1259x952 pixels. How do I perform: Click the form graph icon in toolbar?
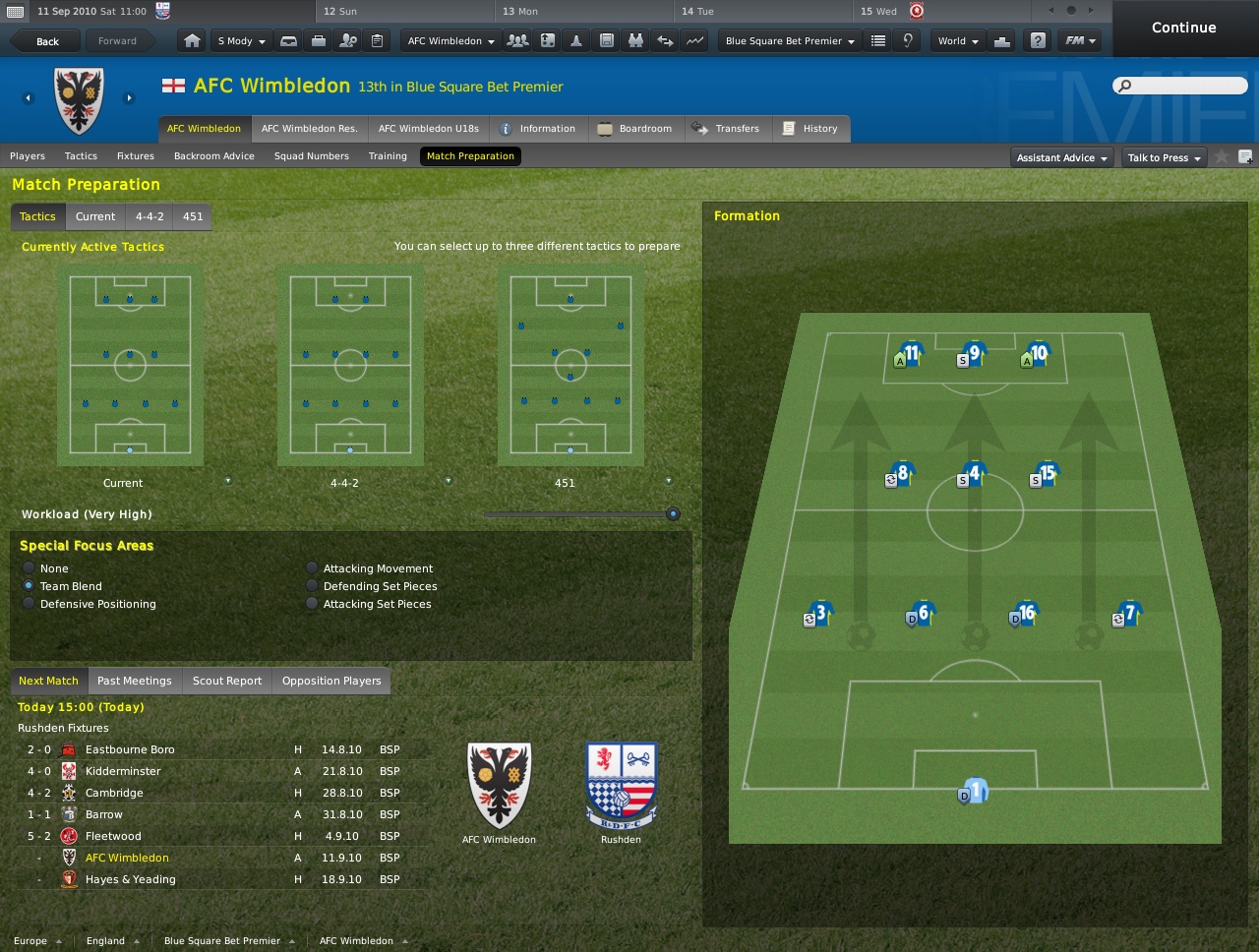coord(694,40)
